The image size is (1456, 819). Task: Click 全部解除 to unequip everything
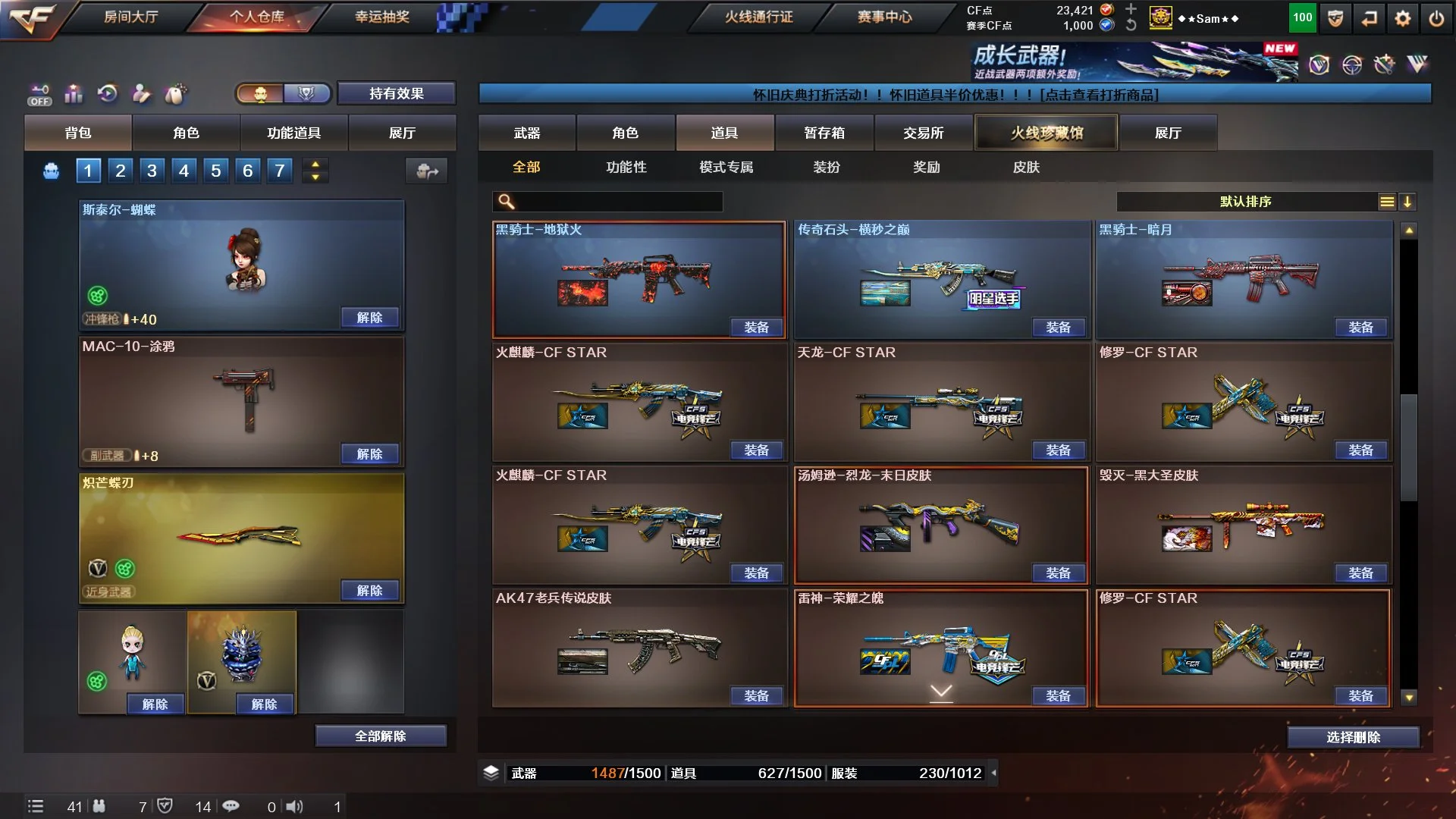(x=380, y=736)
